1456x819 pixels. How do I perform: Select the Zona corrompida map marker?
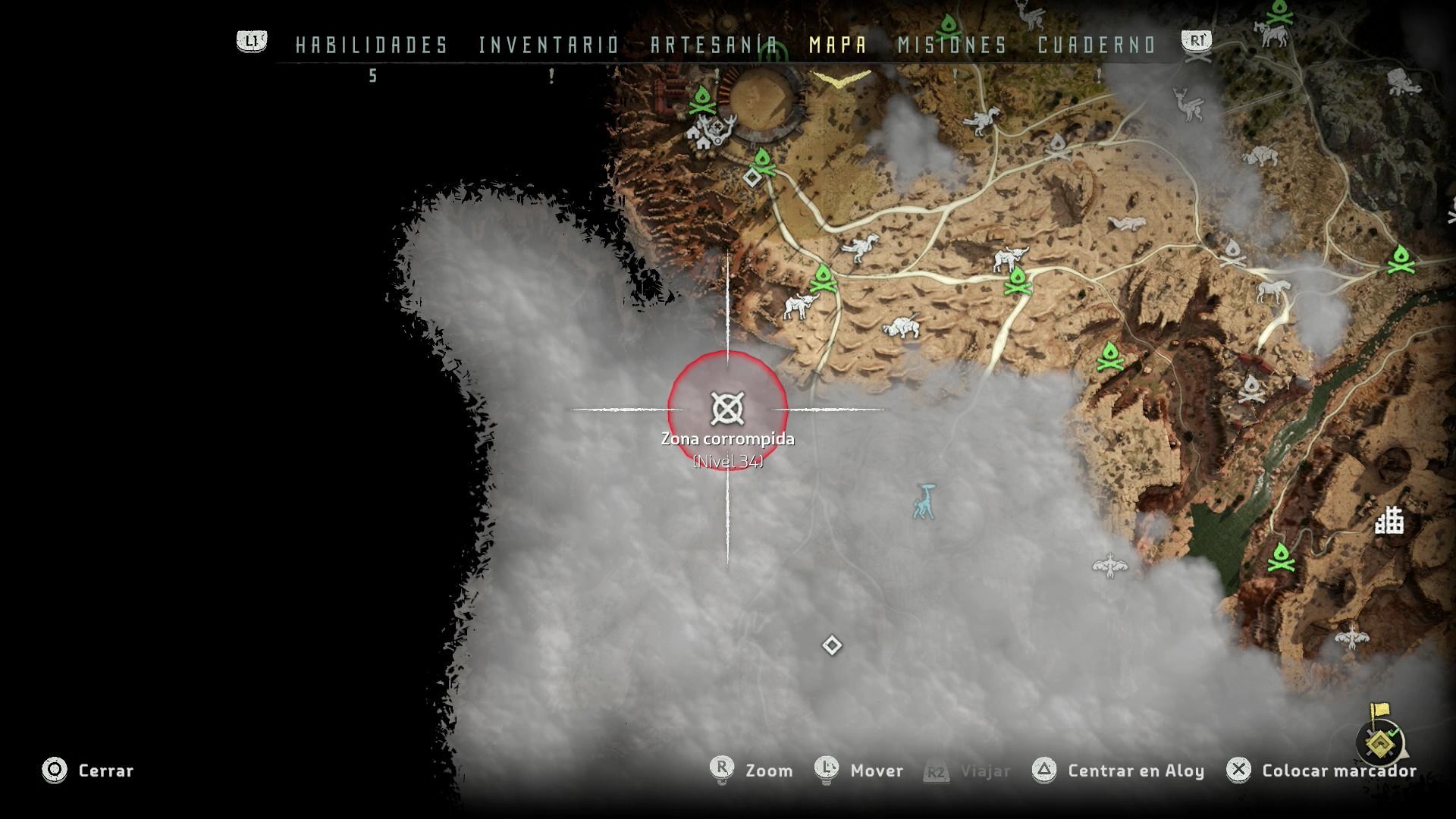[727, 409]
